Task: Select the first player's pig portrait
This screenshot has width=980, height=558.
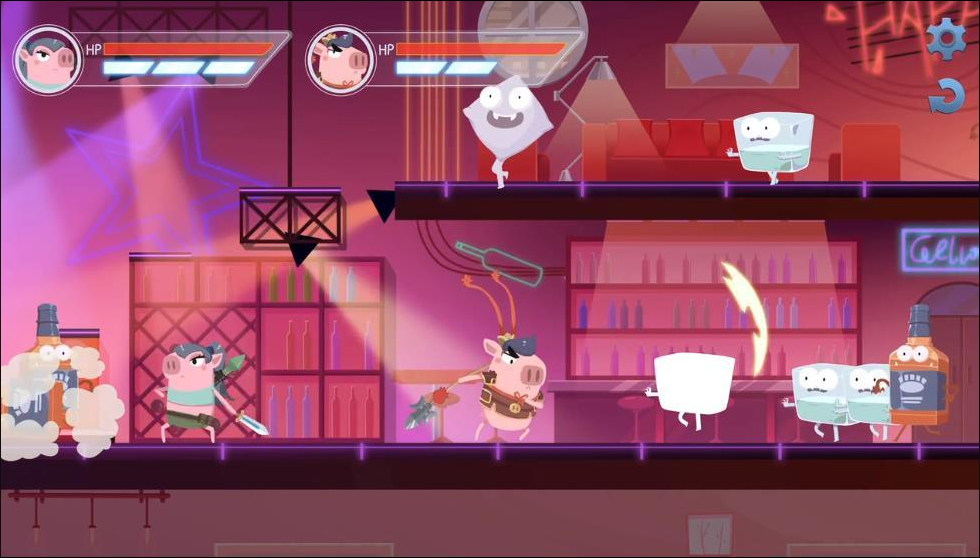Action: point(47,59)
